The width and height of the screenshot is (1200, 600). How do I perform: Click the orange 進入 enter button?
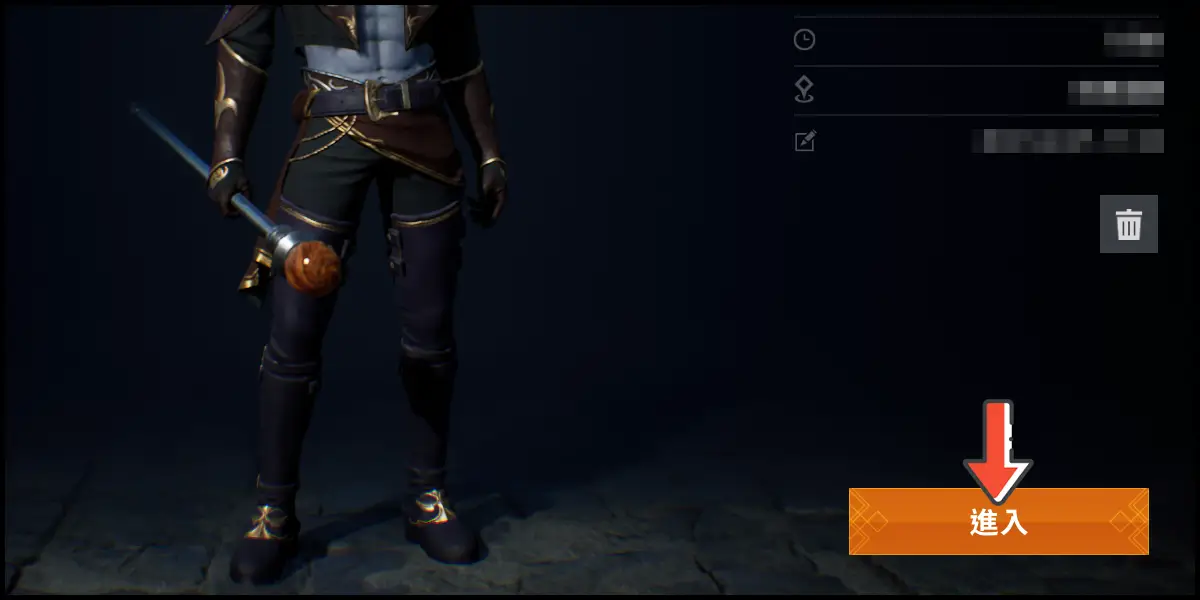(x=998, y=521)
